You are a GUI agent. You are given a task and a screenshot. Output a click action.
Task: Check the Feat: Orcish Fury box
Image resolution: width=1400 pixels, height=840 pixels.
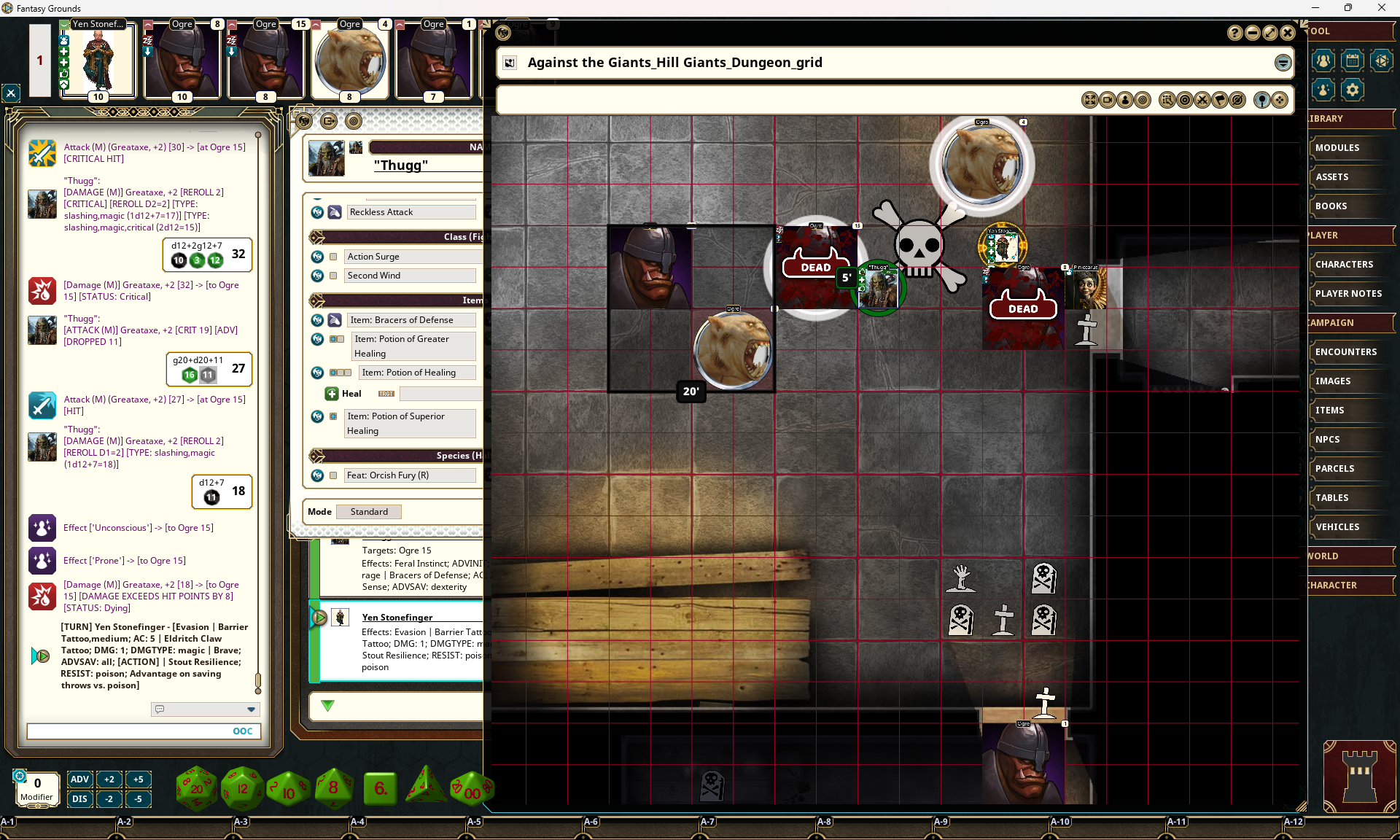[x=334, y=475]
